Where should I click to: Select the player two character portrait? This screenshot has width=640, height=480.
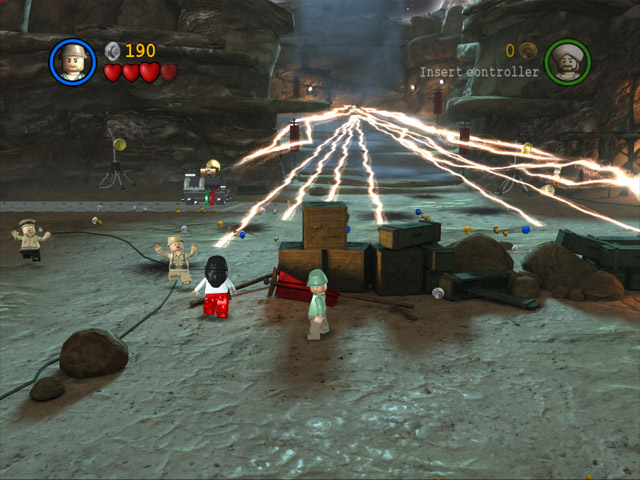click(x=567, y=62)
